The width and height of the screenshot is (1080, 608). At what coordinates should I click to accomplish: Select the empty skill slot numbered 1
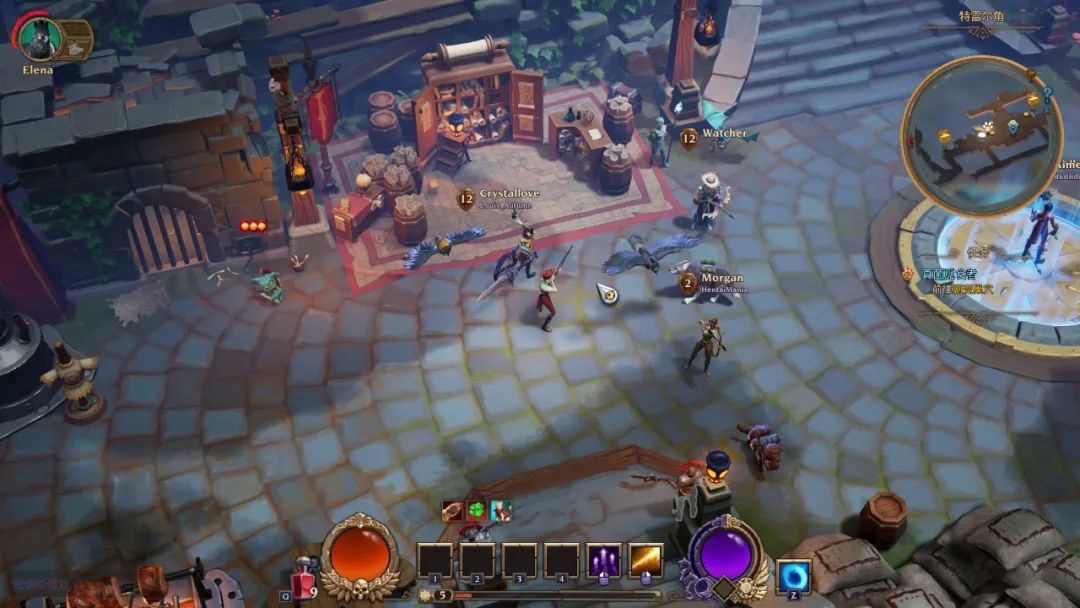(434, 560)
